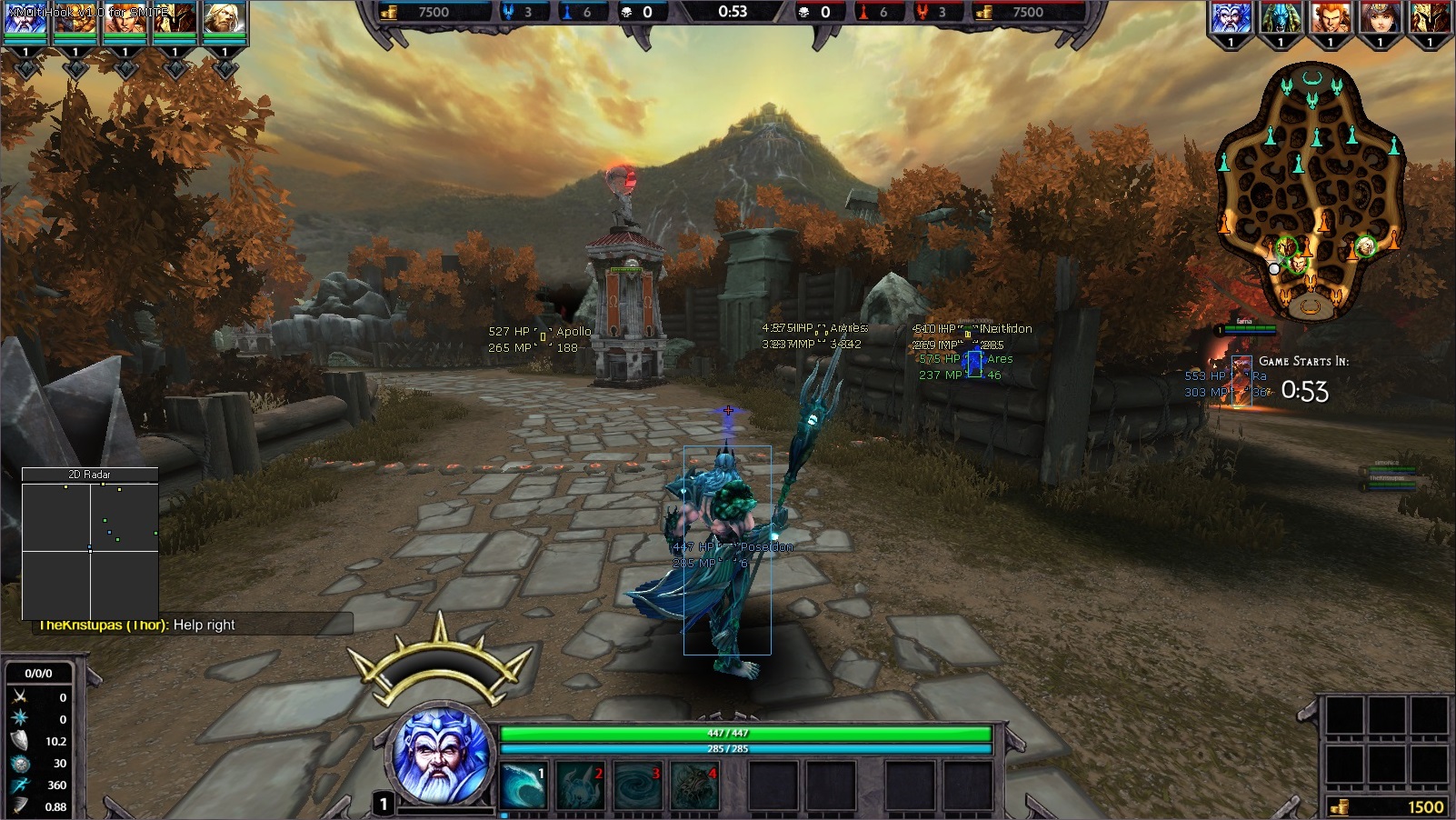Image resolution: width=1456 pixels, height=820 pixels.
Task: Cast the Whirlpool ability
Action: coord(636,785)
